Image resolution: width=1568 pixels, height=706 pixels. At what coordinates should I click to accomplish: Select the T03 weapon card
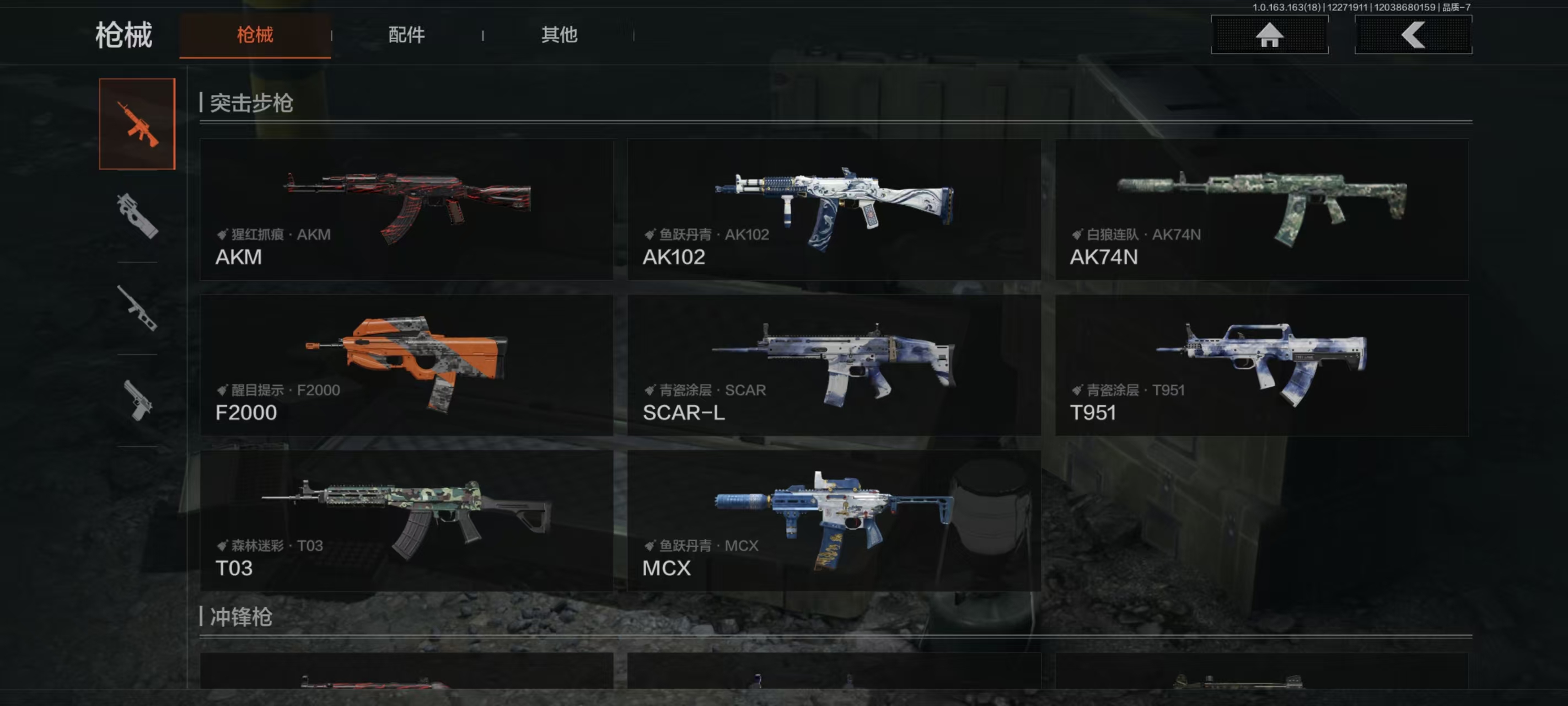click(406, 520)
